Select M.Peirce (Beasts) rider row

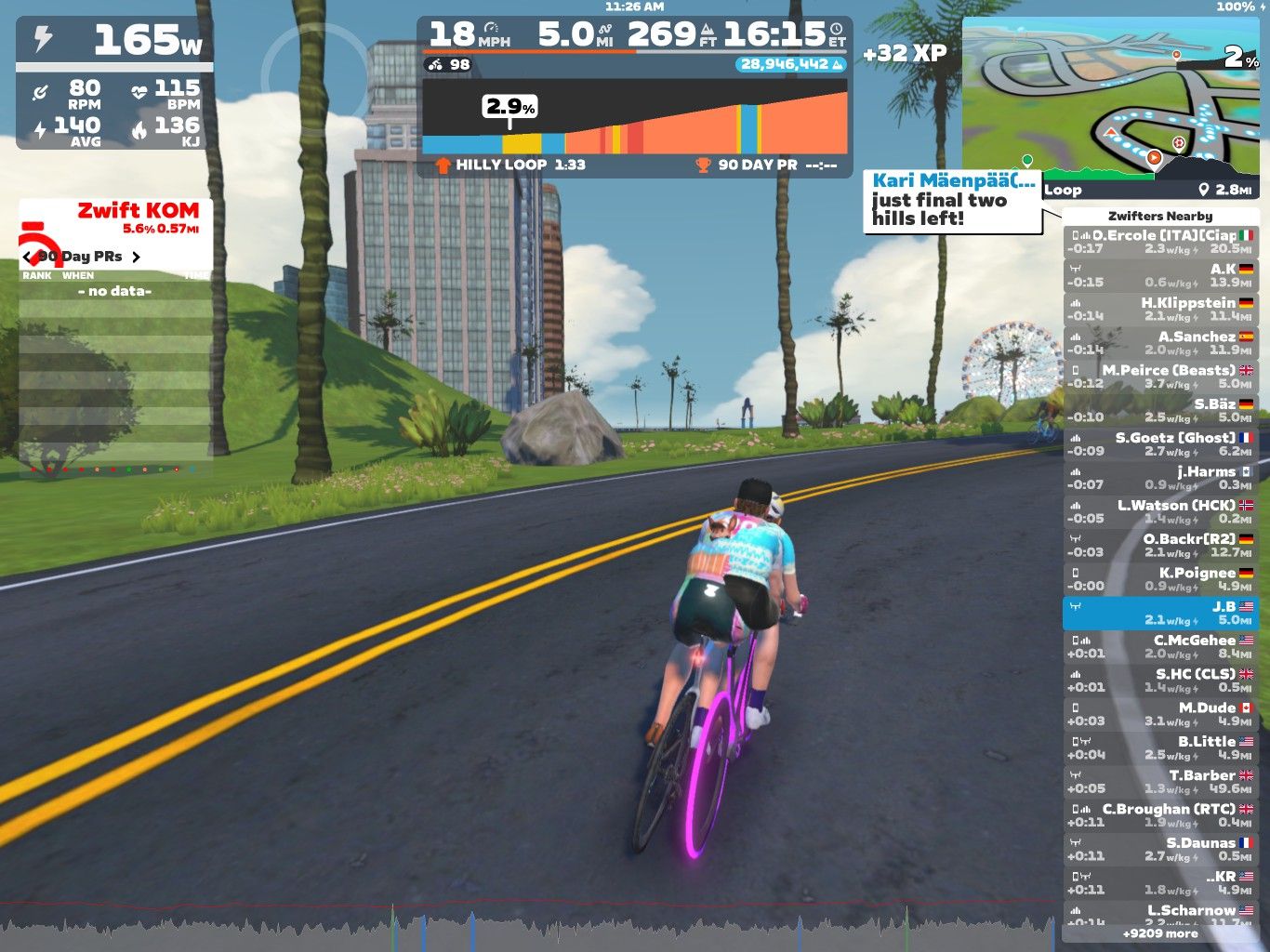click(1160, 377)
